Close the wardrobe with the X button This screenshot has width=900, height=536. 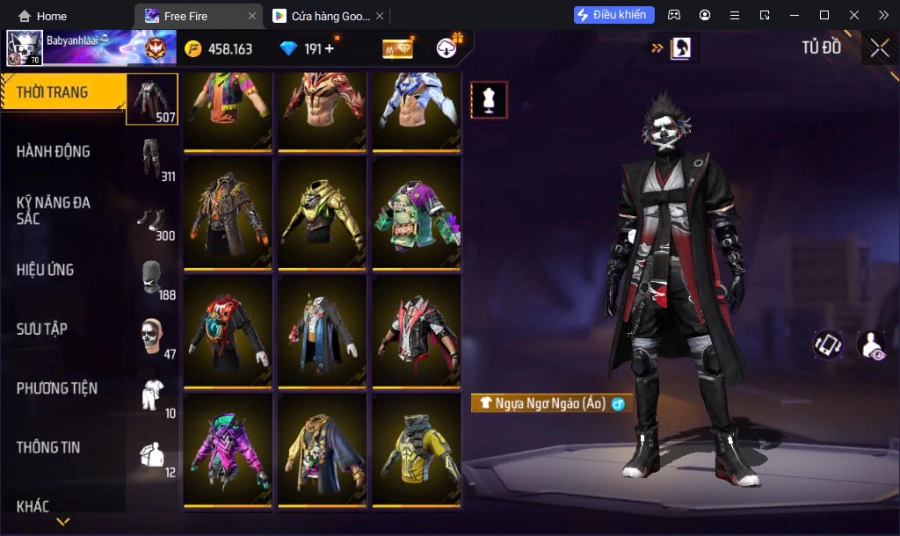tap(879, 48)
